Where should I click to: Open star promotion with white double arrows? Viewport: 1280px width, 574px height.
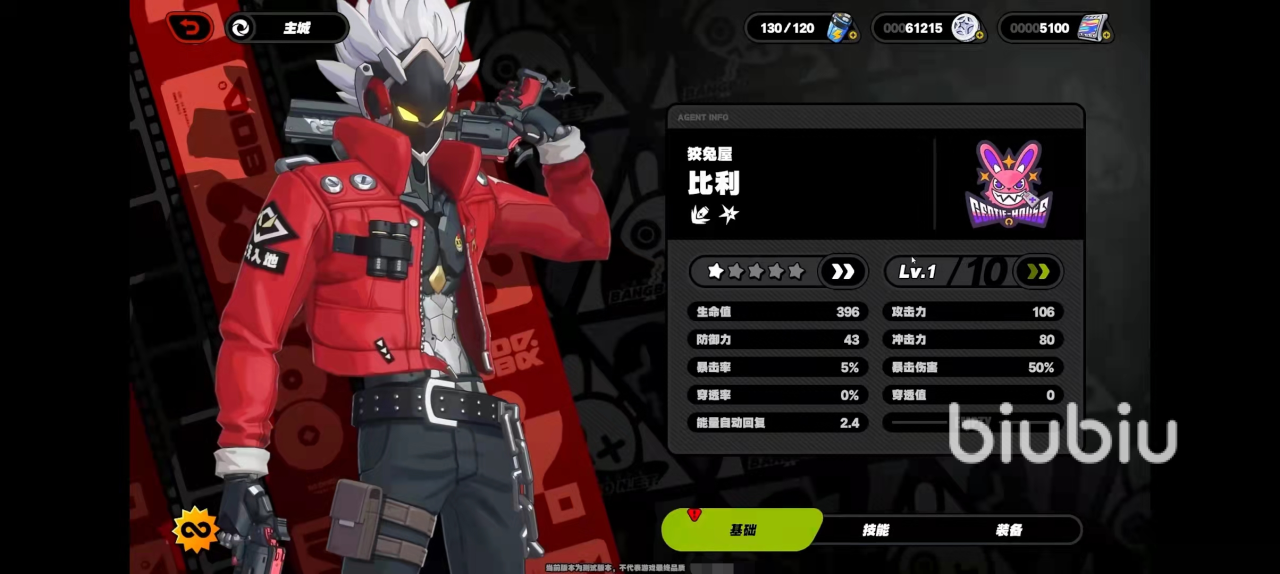pyautogui.click(x=843, y=271)
